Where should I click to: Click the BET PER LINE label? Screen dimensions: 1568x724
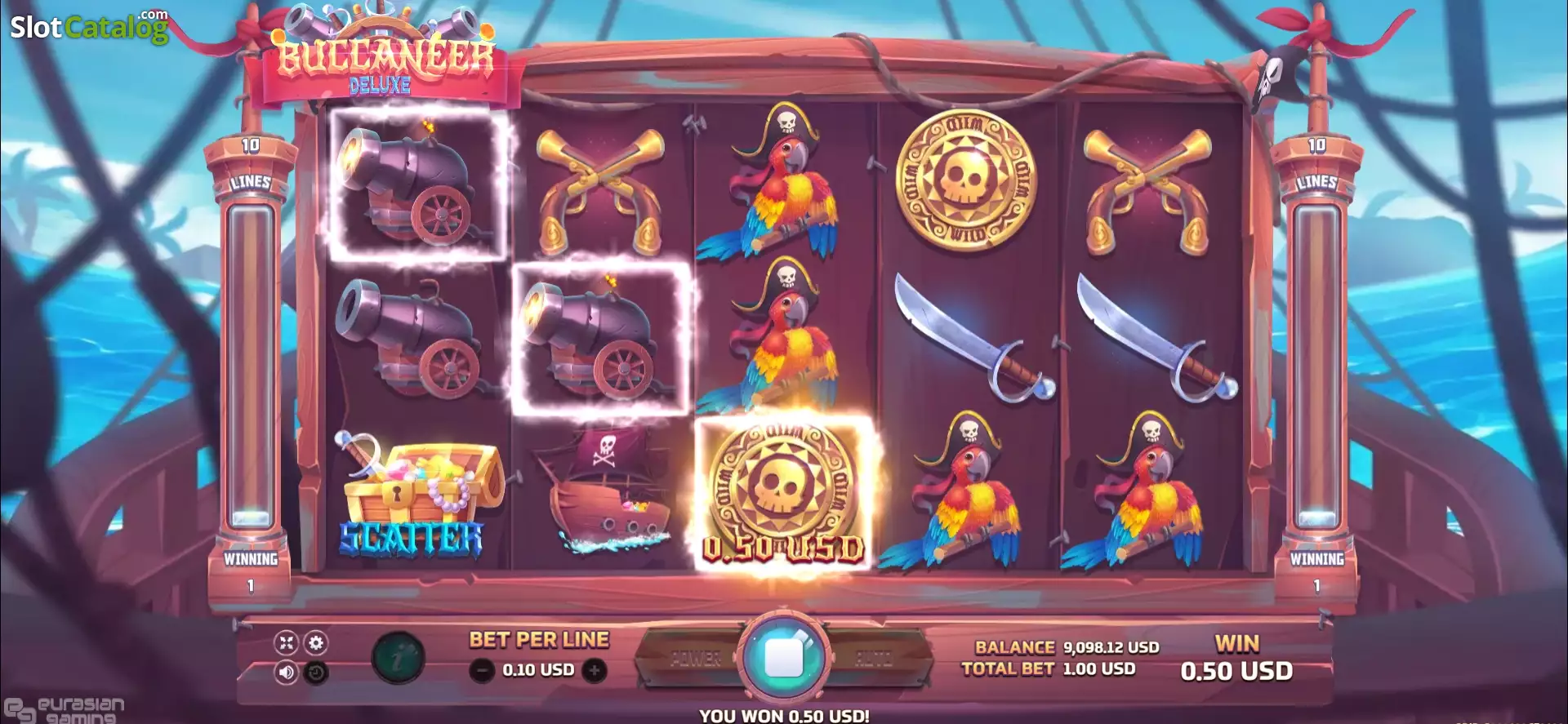pos(537,637)
